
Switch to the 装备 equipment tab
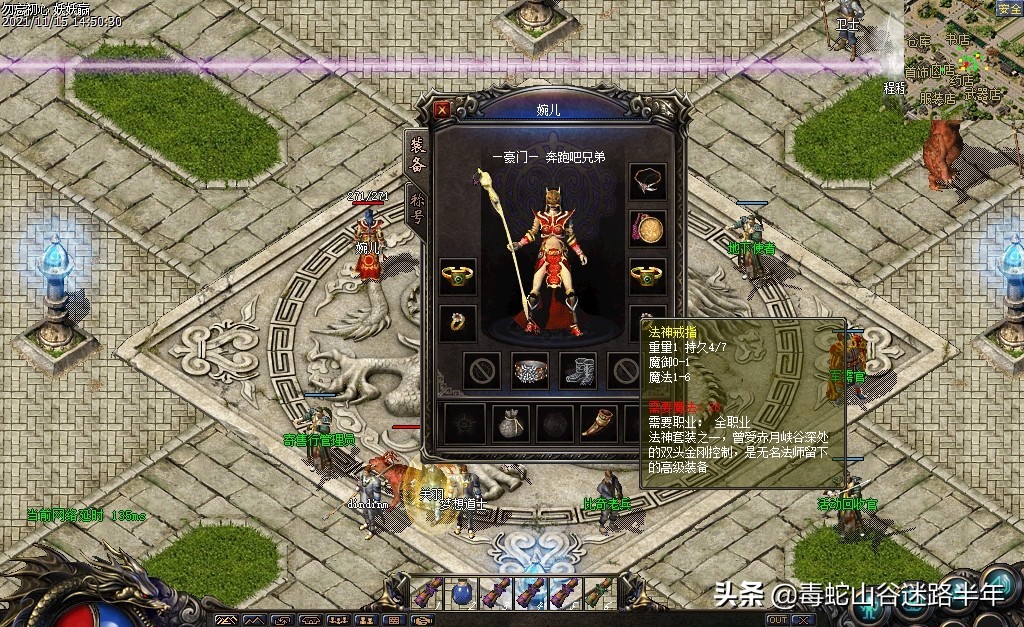point(417,155)
